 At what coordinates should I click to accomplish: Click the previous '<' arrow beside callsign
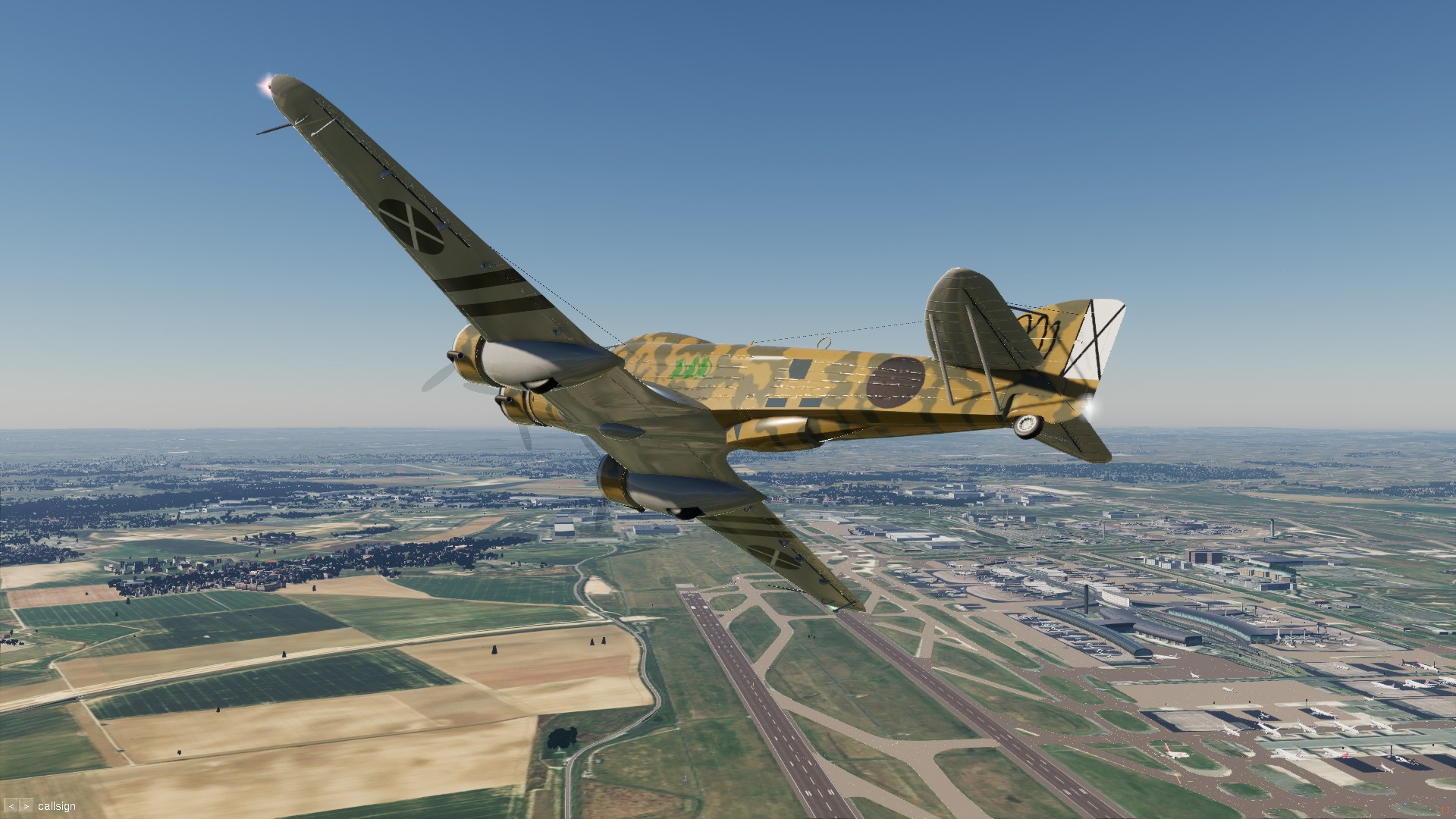coord(11,806)
